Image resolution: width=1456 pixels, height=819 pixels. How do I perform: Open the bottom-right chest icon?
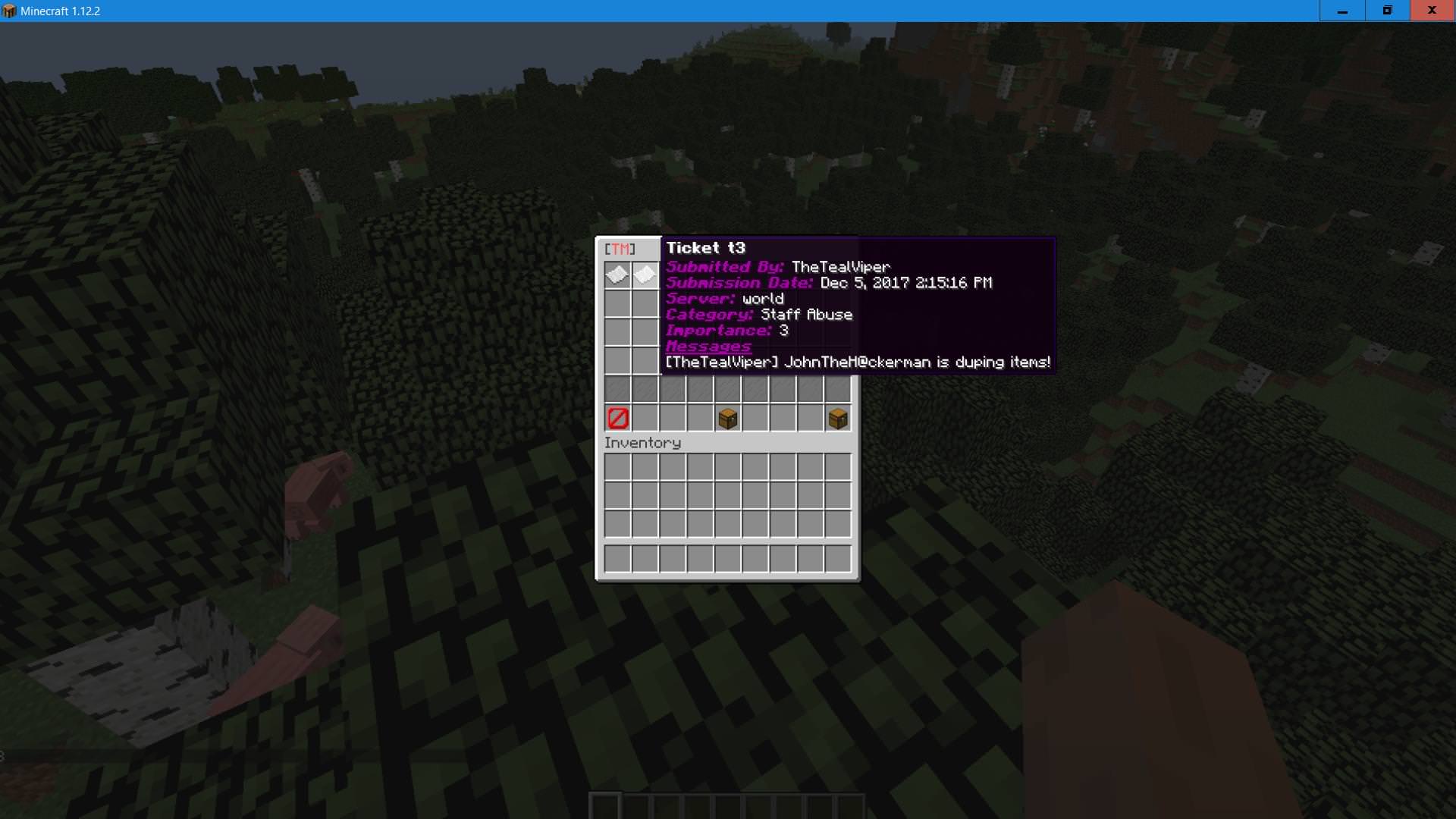[836, 417]
